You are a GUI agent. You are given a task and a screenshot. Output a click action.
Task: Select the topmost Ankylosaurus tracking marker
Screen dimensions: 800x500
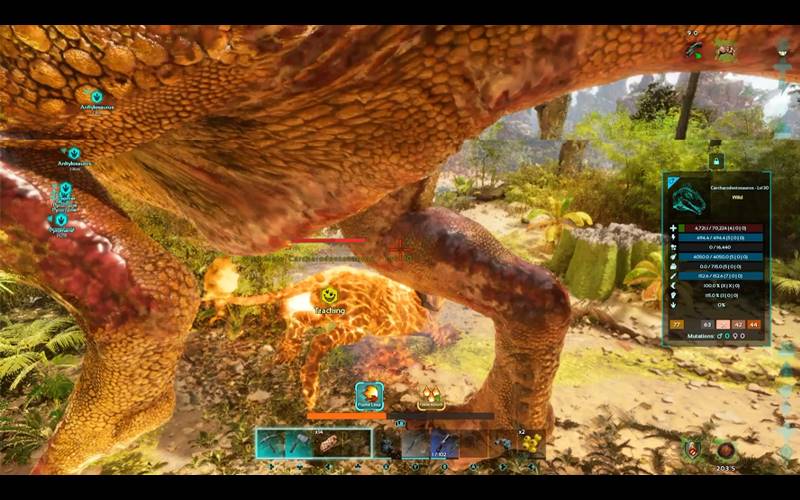pos(97,97)
